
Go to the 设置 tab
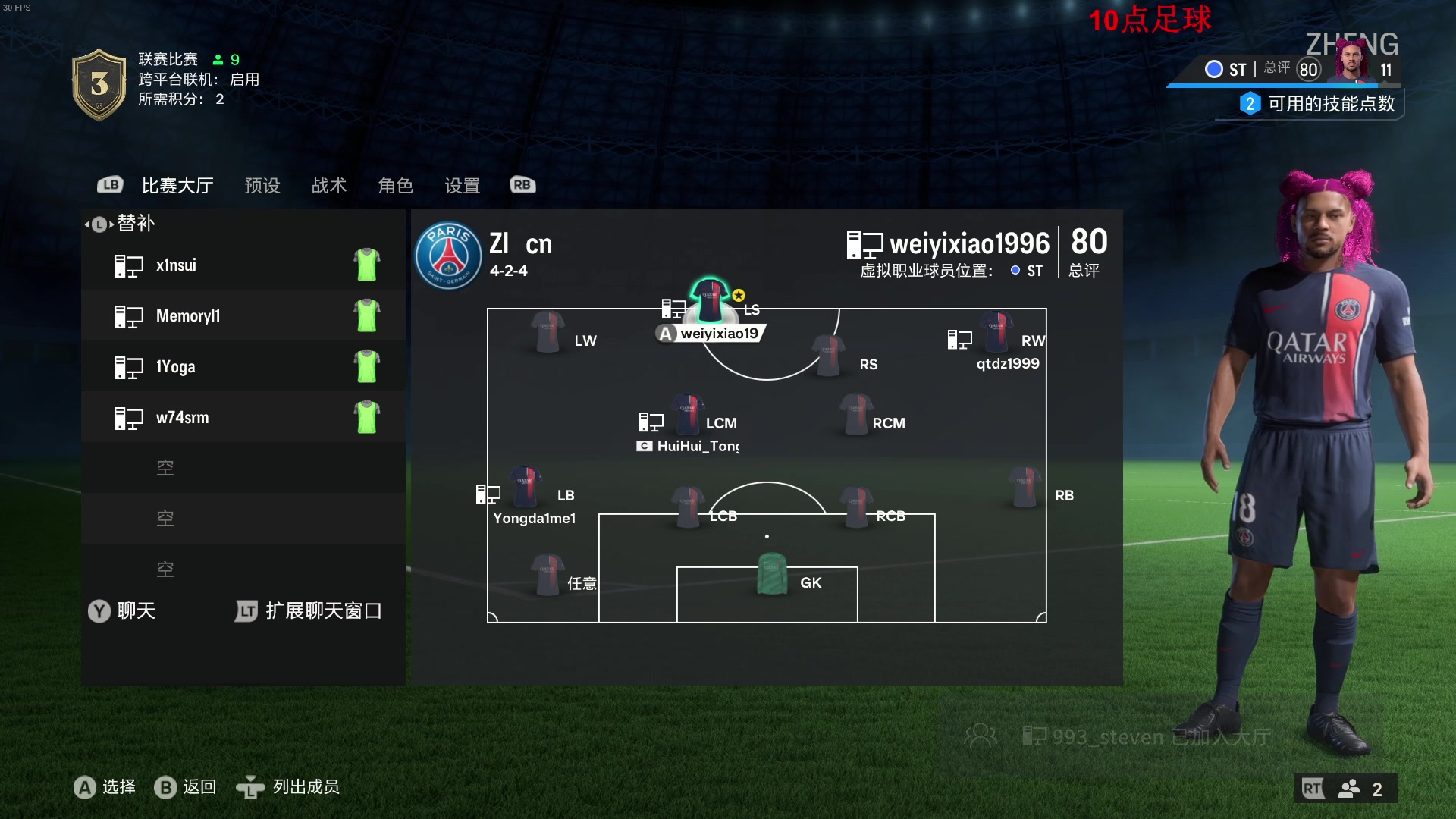(463, 186)
